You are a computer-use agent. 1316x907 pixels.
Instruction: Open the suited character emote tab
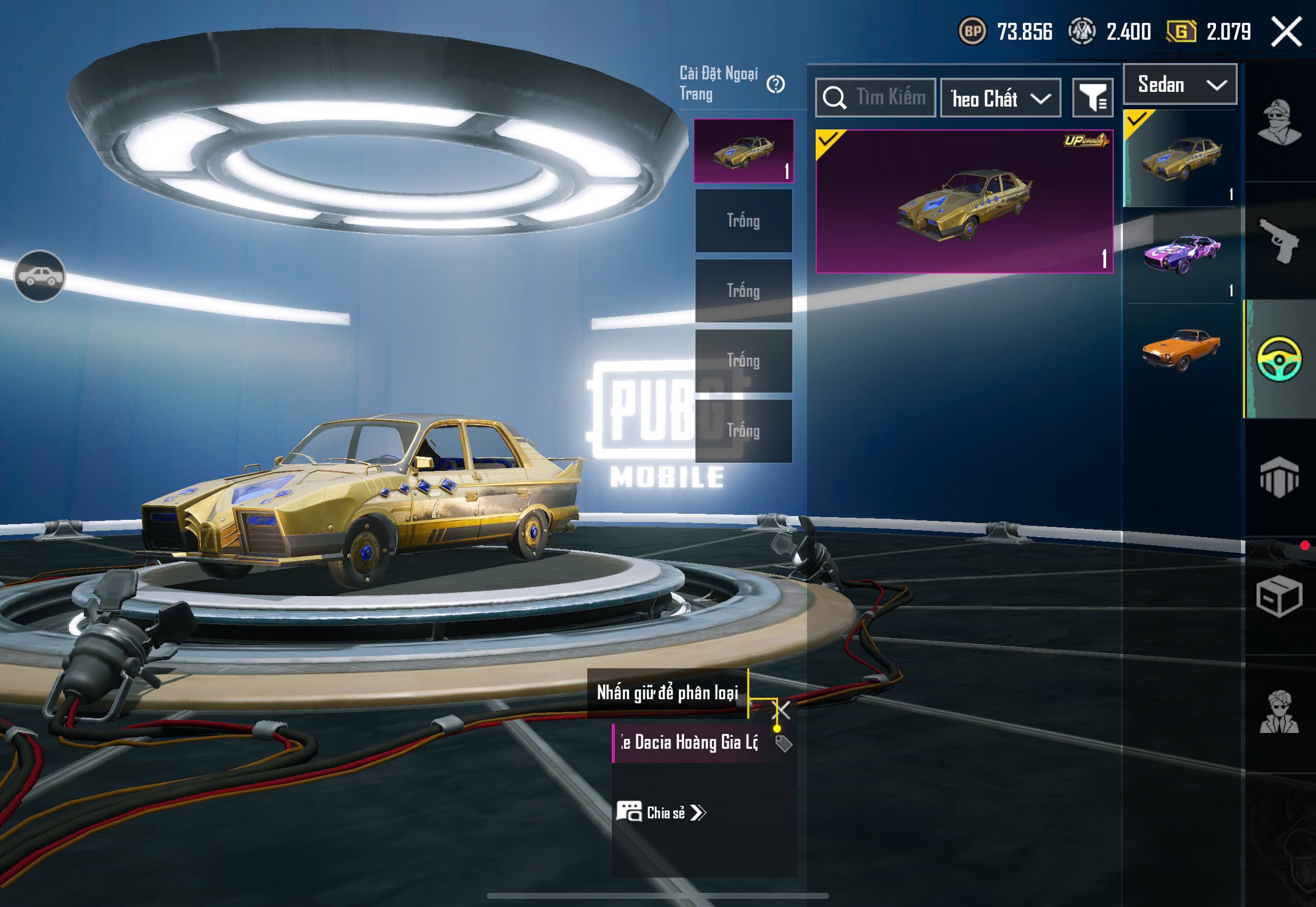point(1279,713)
